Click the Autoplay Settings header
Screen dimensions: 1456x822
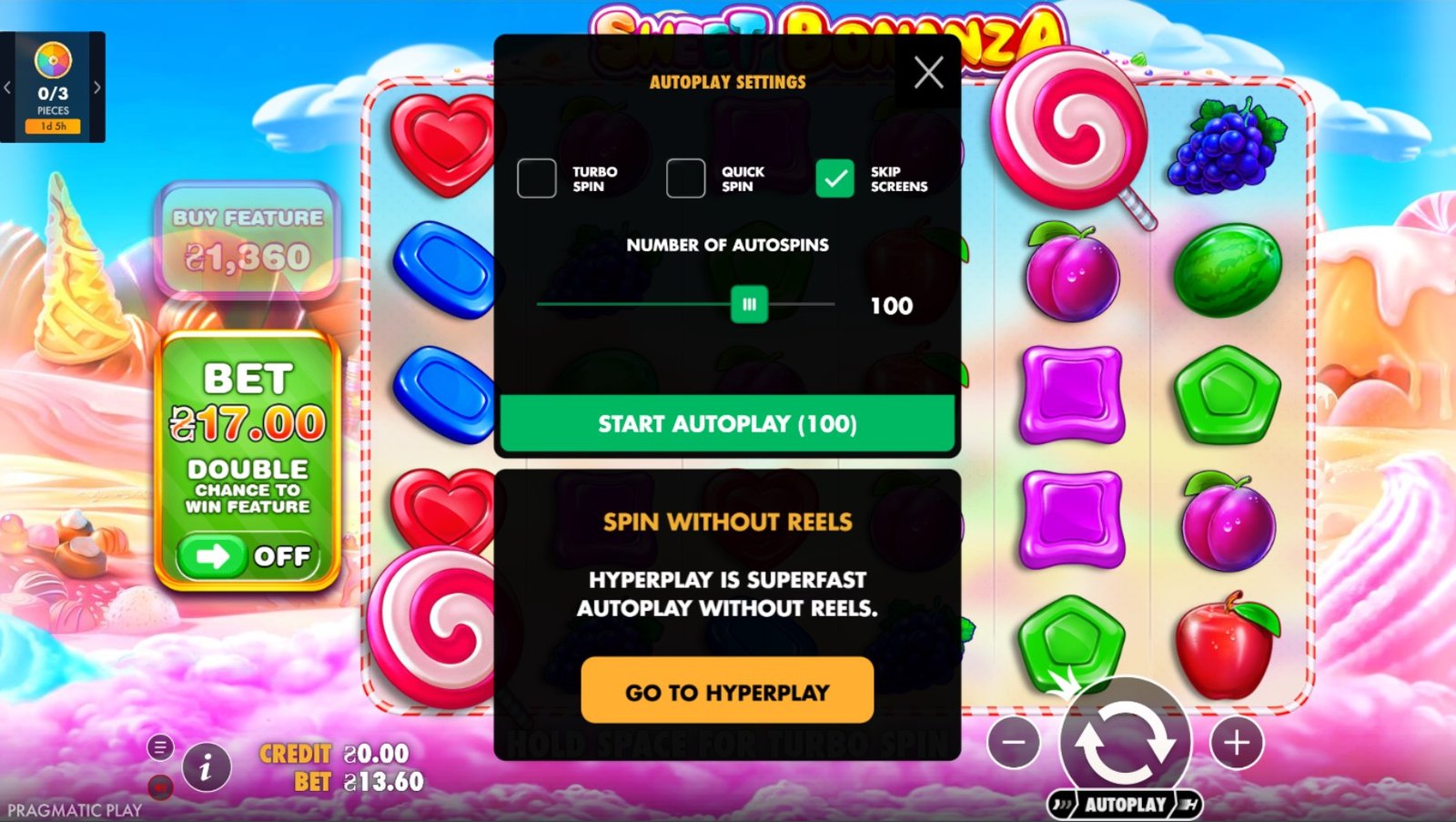[726, 81]
